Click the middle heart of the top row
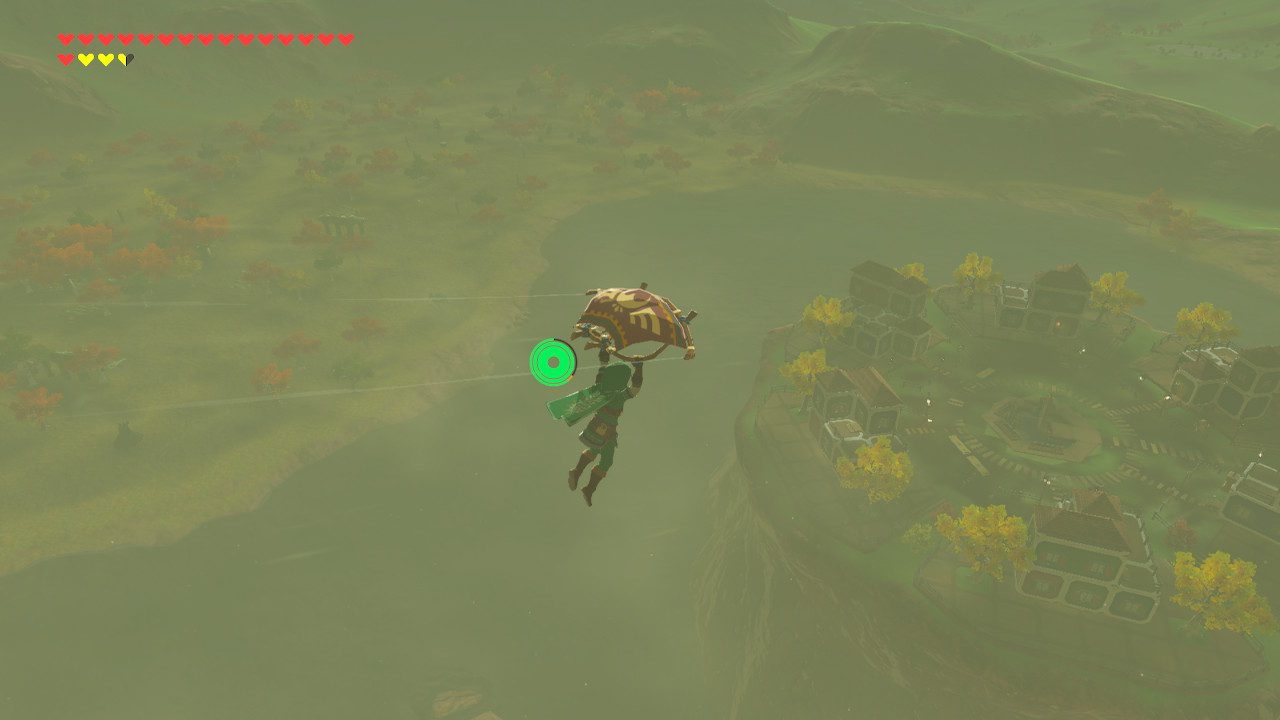Screen dimensions: 1280x720 pos(206,38)
